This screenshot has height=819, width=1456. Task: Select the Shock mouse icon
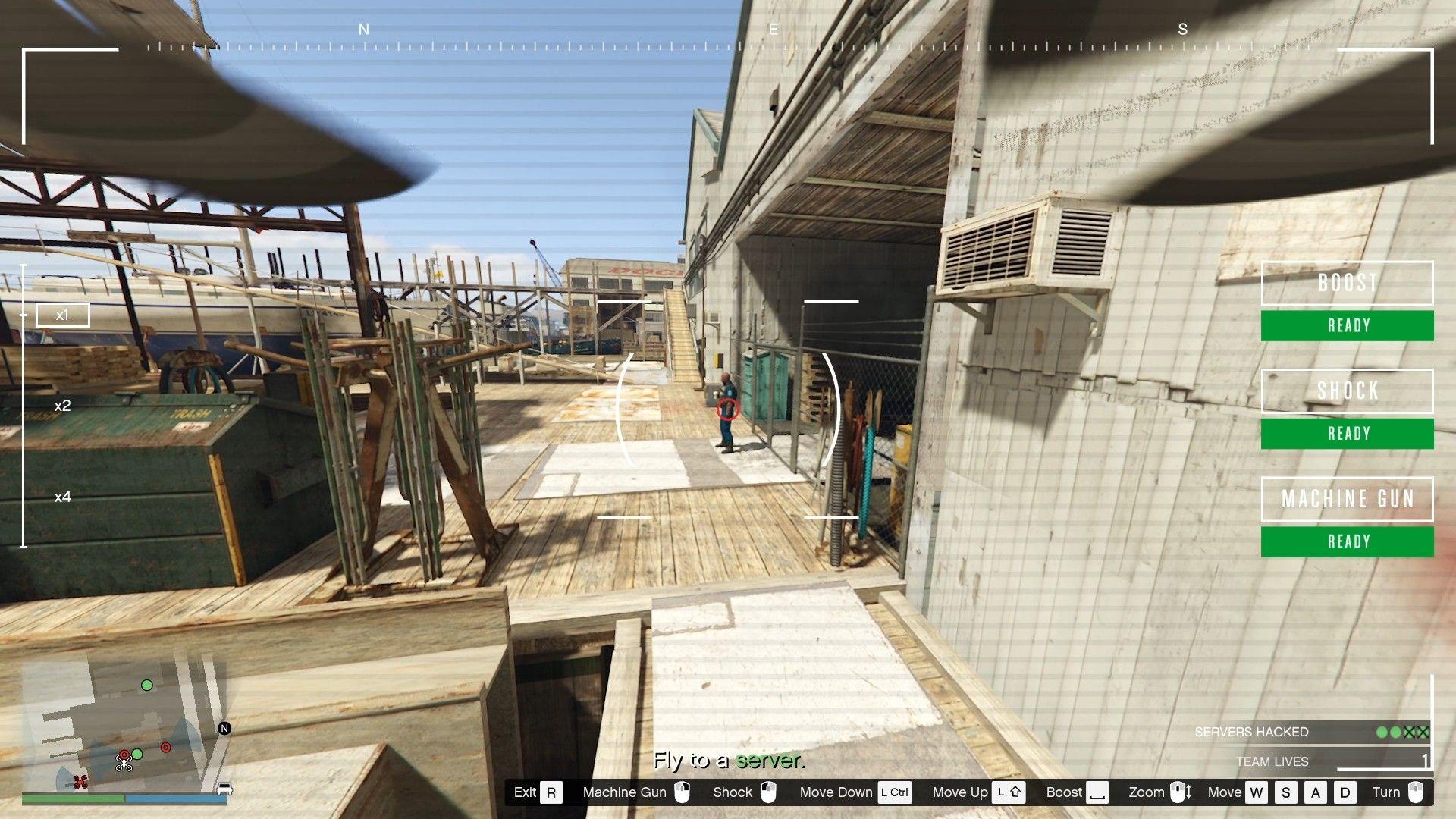(767, 792)
